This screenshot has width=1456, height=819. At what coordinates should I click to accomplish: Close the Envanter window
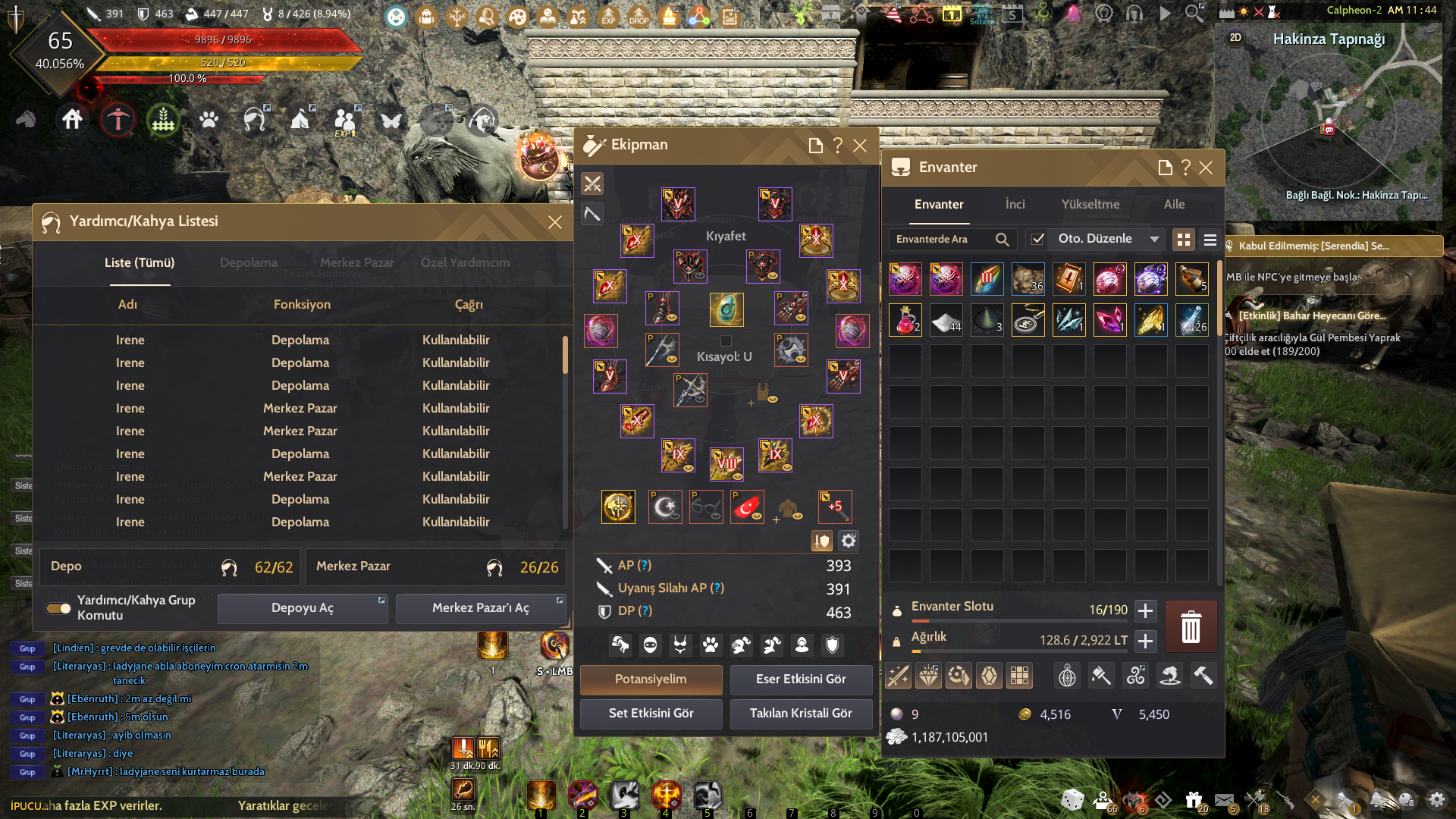[1206, 168]
